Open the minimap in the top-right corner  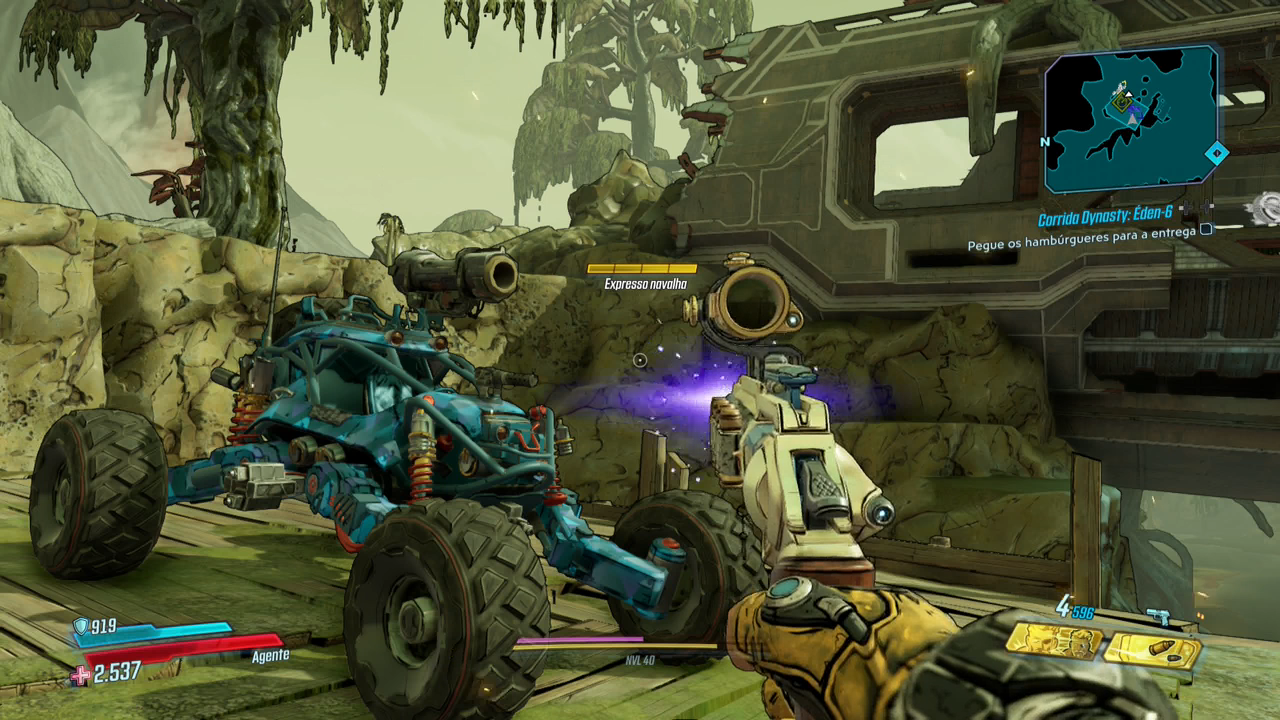tap(1131, 119)
